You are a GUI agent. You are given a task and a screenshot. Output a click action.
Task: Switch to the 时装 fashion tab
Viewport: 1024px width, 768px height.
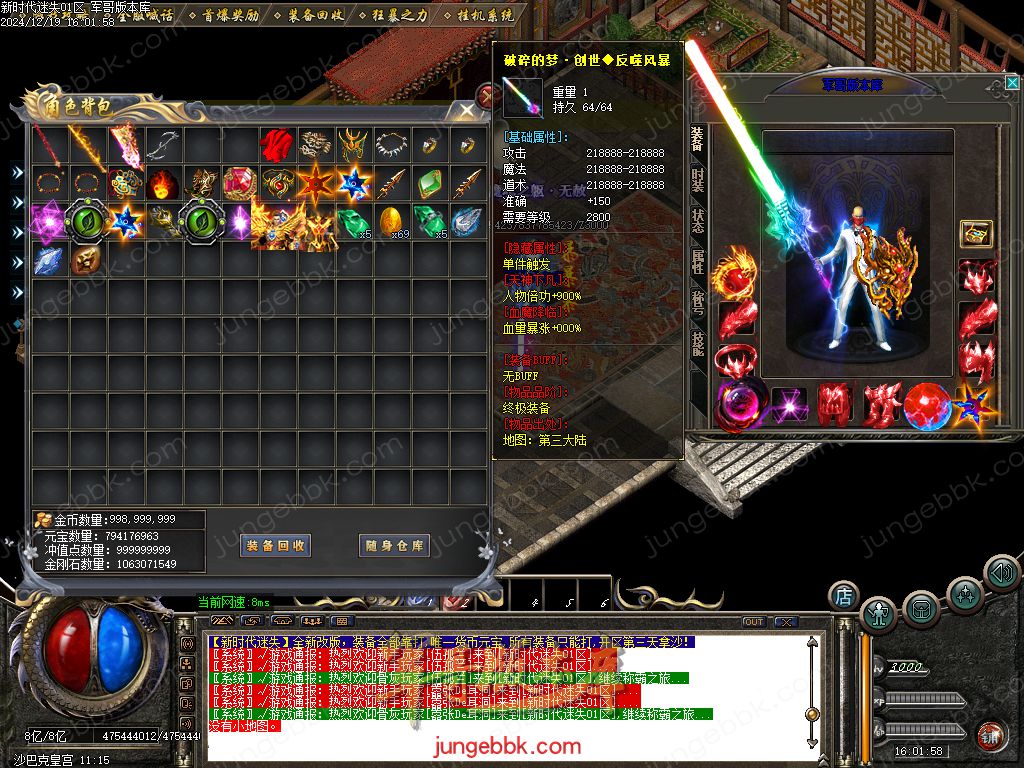697,181
